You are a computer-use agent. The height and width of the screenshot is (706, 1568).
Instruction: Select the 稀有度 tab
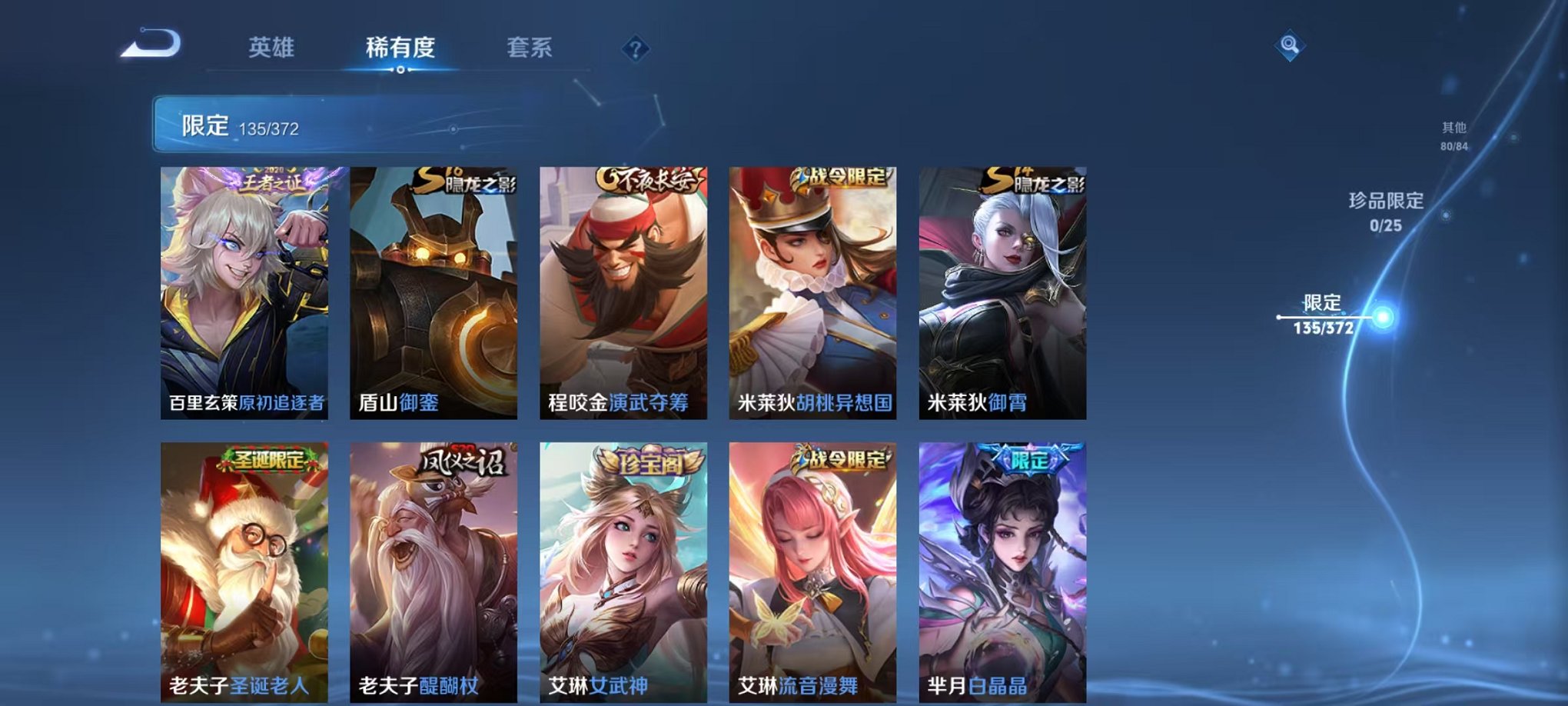click(400, 48)
